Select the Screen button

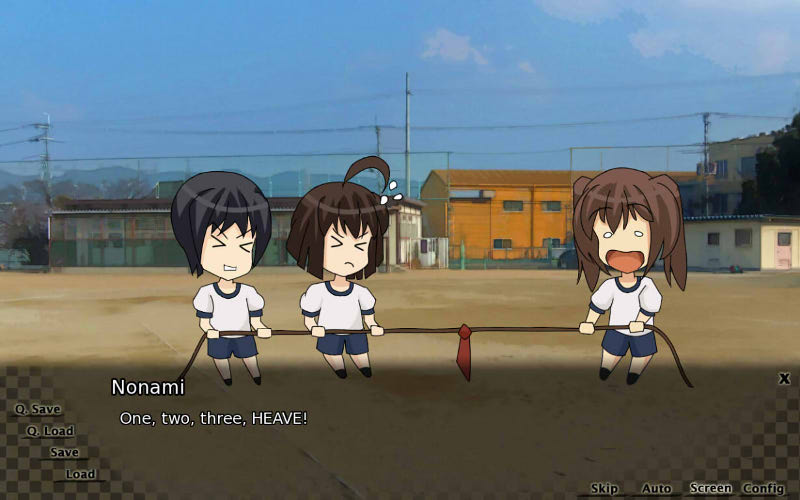point(710,488)
